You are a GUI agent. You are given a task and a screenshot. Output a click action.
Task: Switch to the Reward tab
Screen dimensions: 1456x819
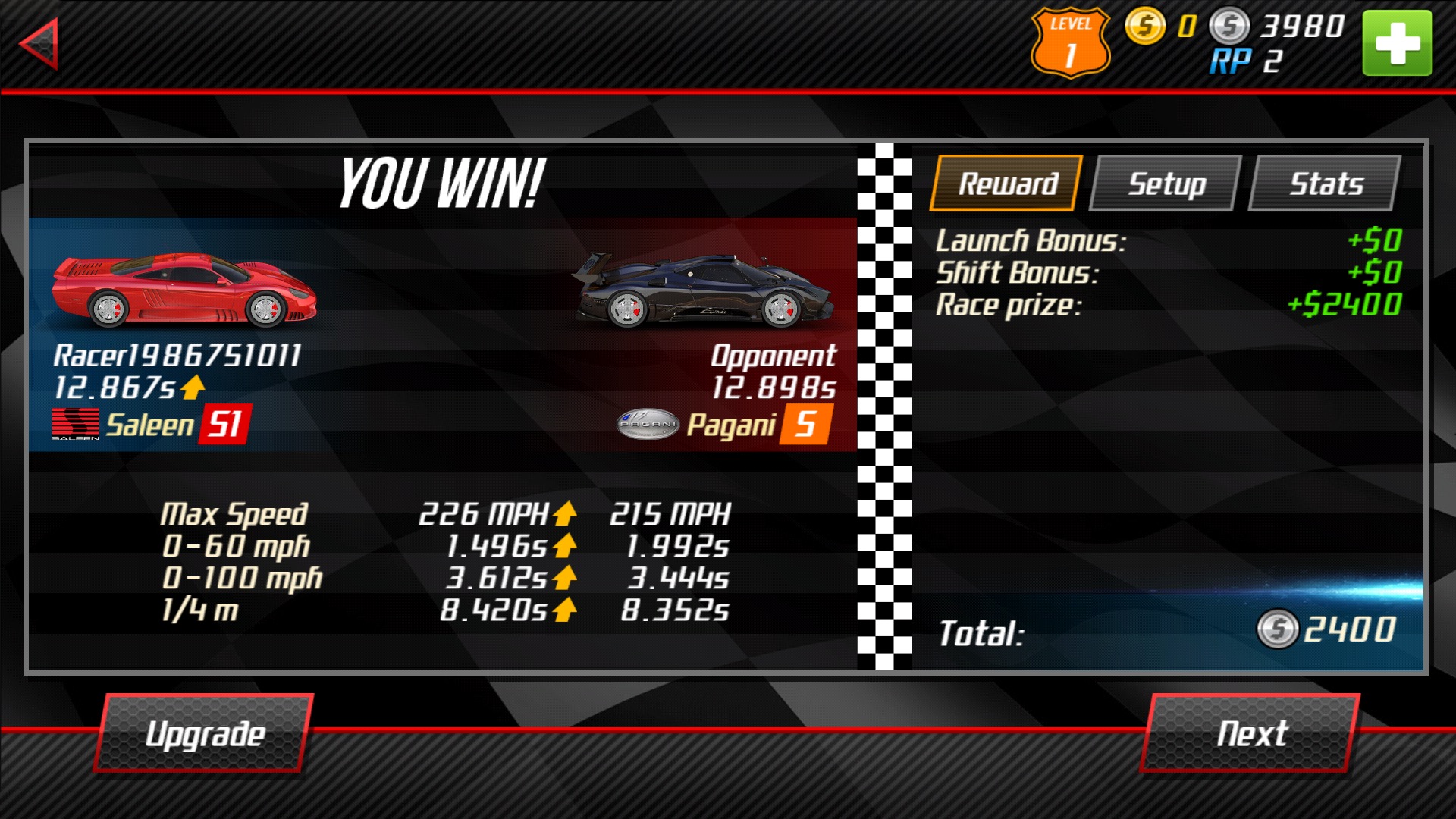click(1007, 184)
